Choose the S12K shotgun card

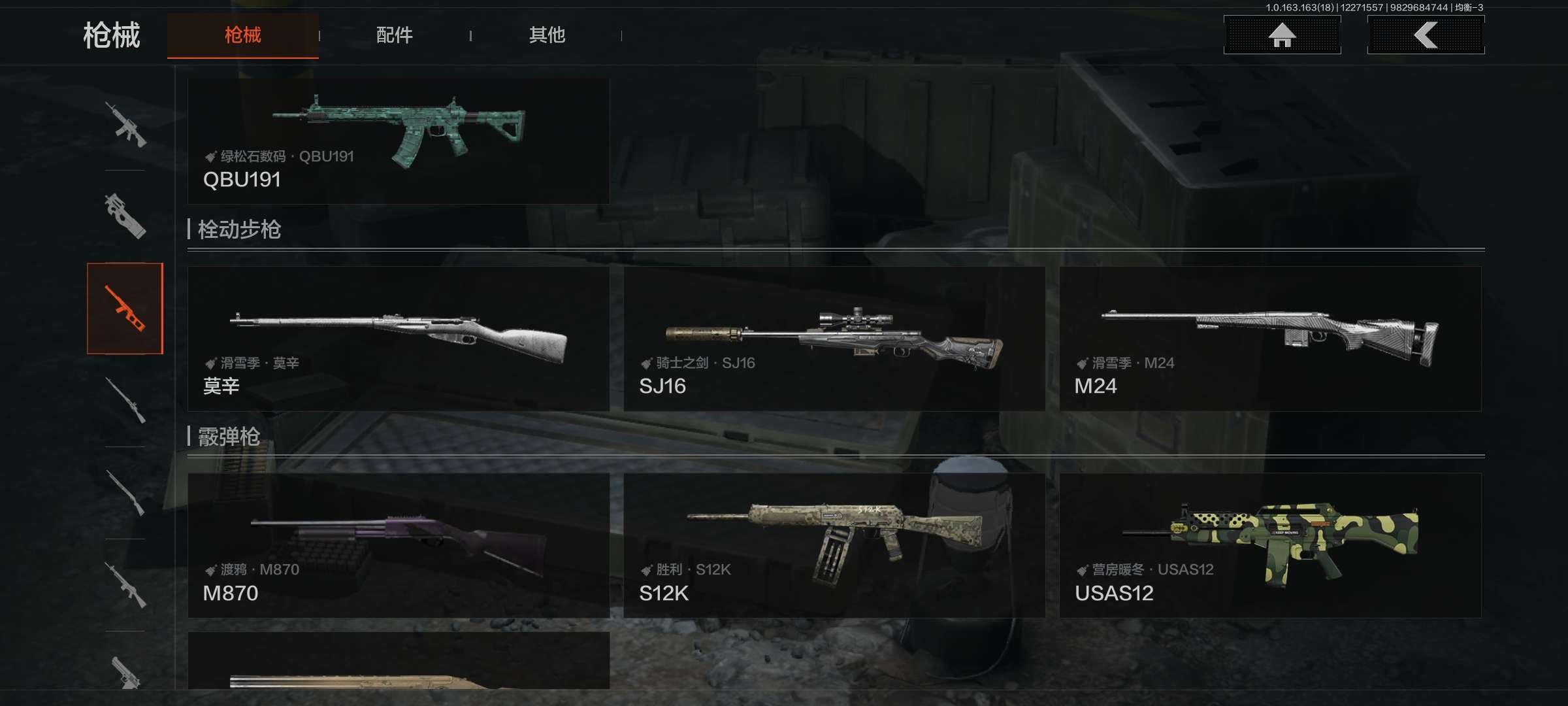[834, 545]
